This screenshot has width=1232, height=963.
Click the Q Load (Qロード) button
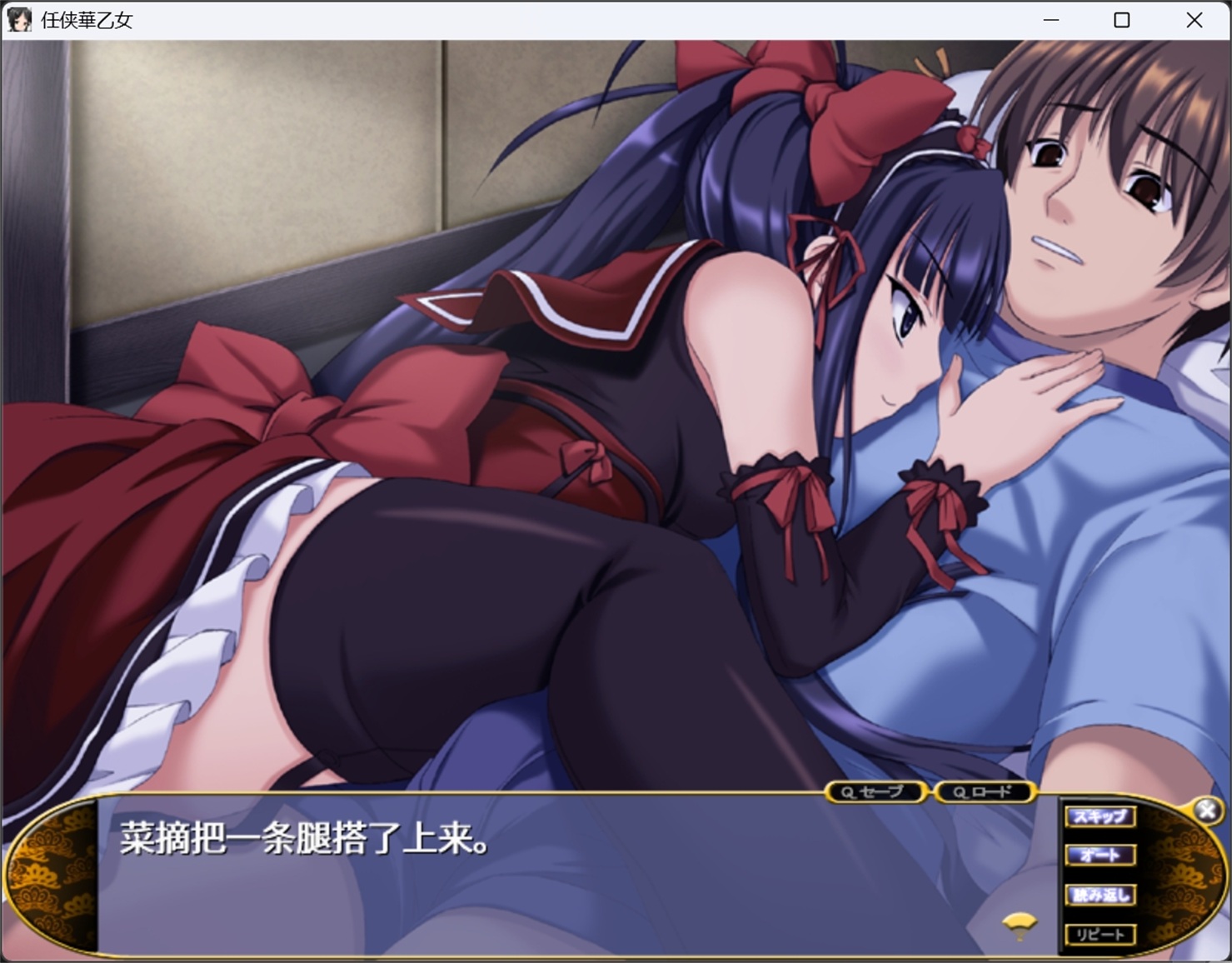coord(984,792)
